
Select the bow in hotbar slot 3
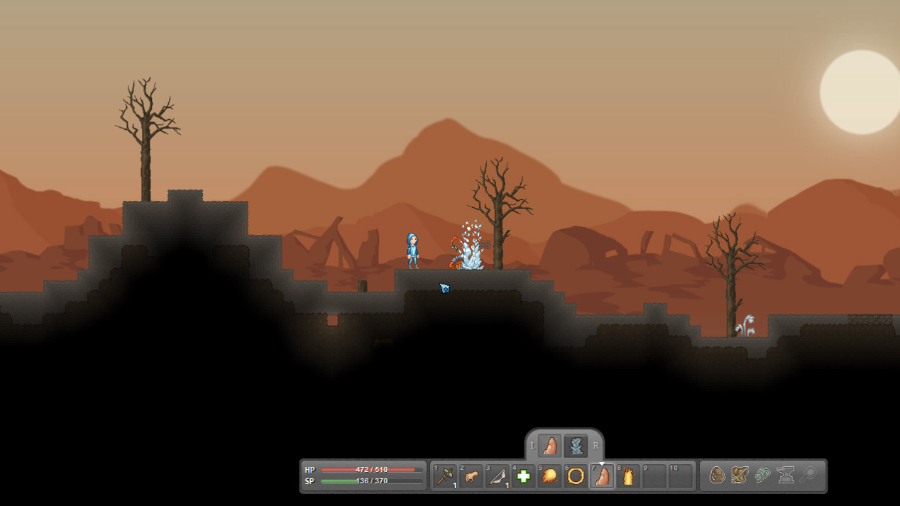click(498, 476)
